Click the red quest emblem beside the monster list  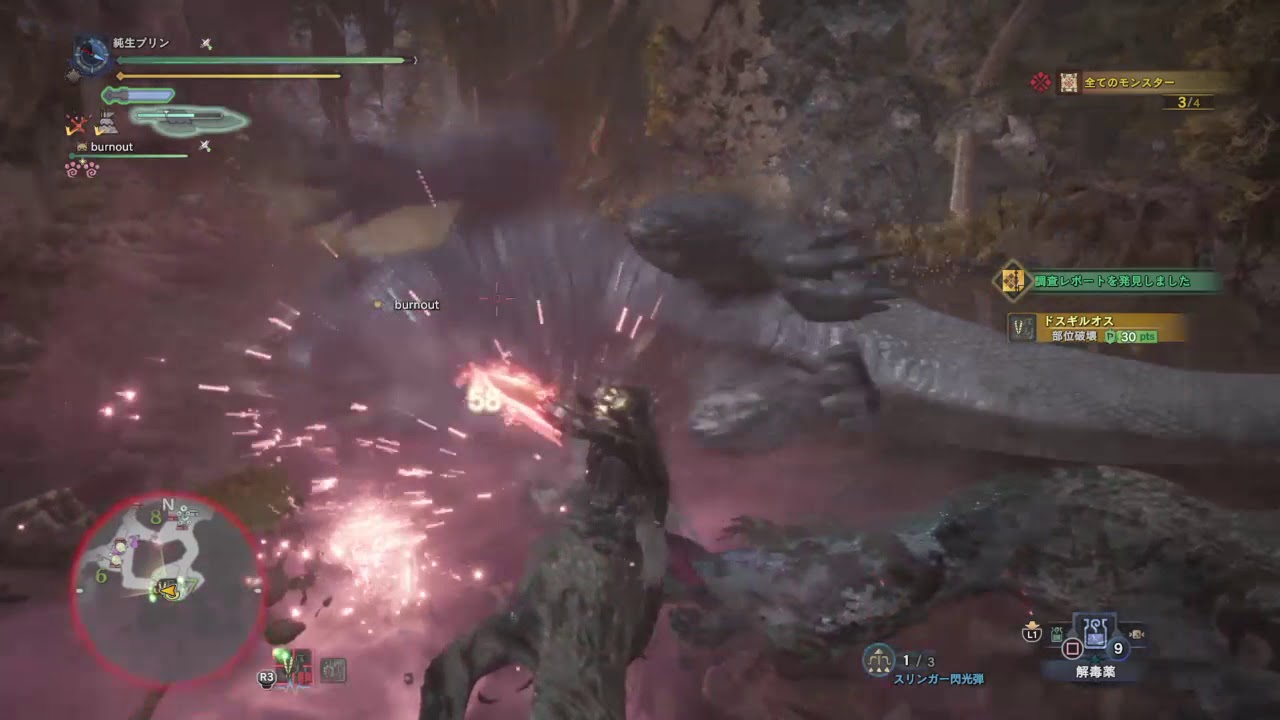(x=1038, y=81)
